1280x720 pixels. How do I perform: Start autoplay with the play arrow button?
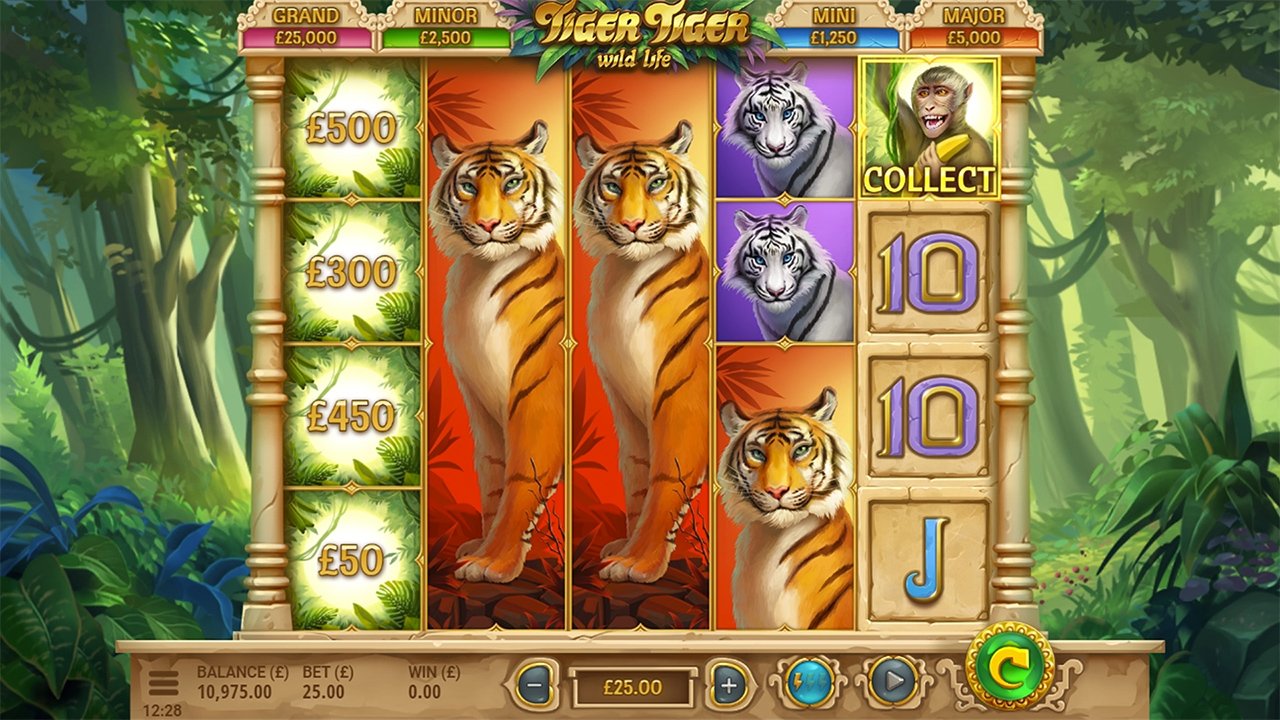pos(893,683)
